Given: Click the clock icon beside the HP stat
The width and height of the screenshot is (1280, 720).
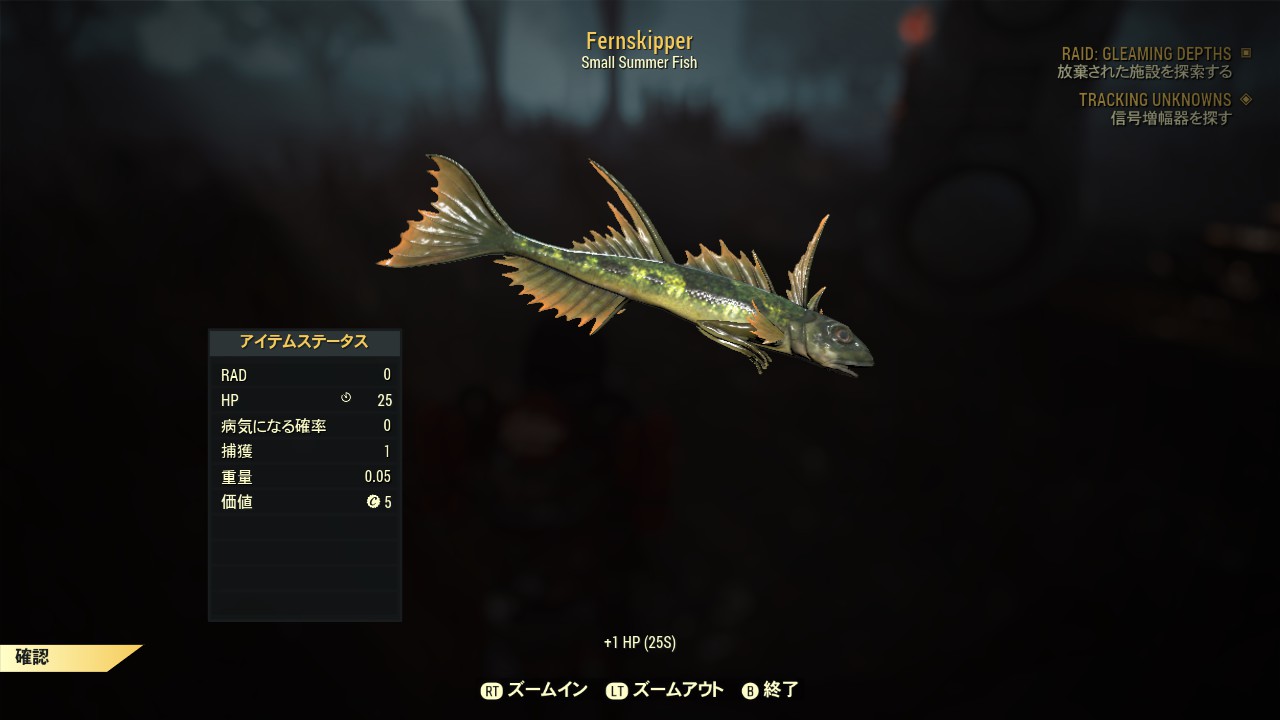Looking at the screenshot, I should [x=345, y=399].
